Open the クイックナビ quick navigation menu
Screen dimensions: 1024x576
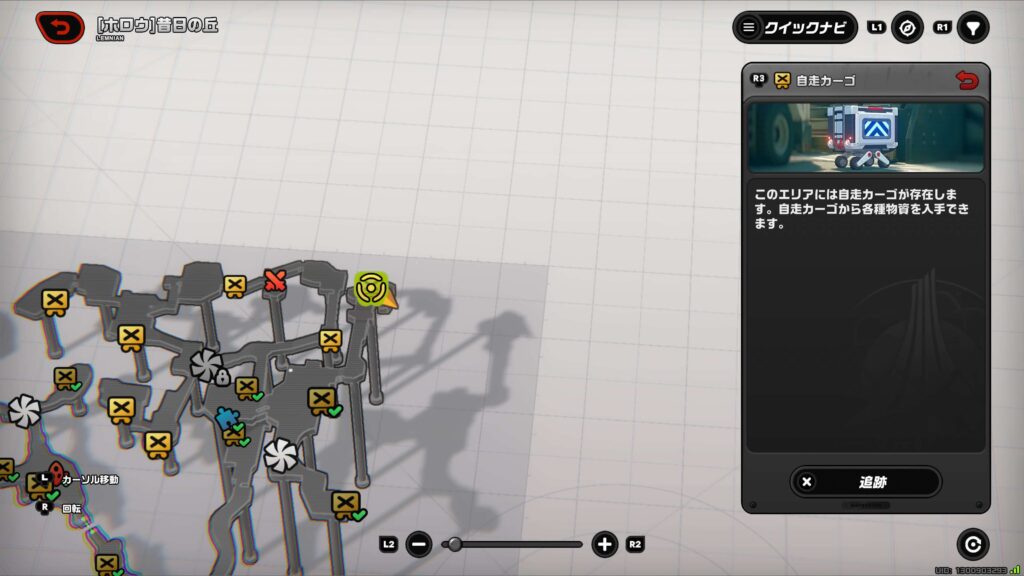coord(795,27)
